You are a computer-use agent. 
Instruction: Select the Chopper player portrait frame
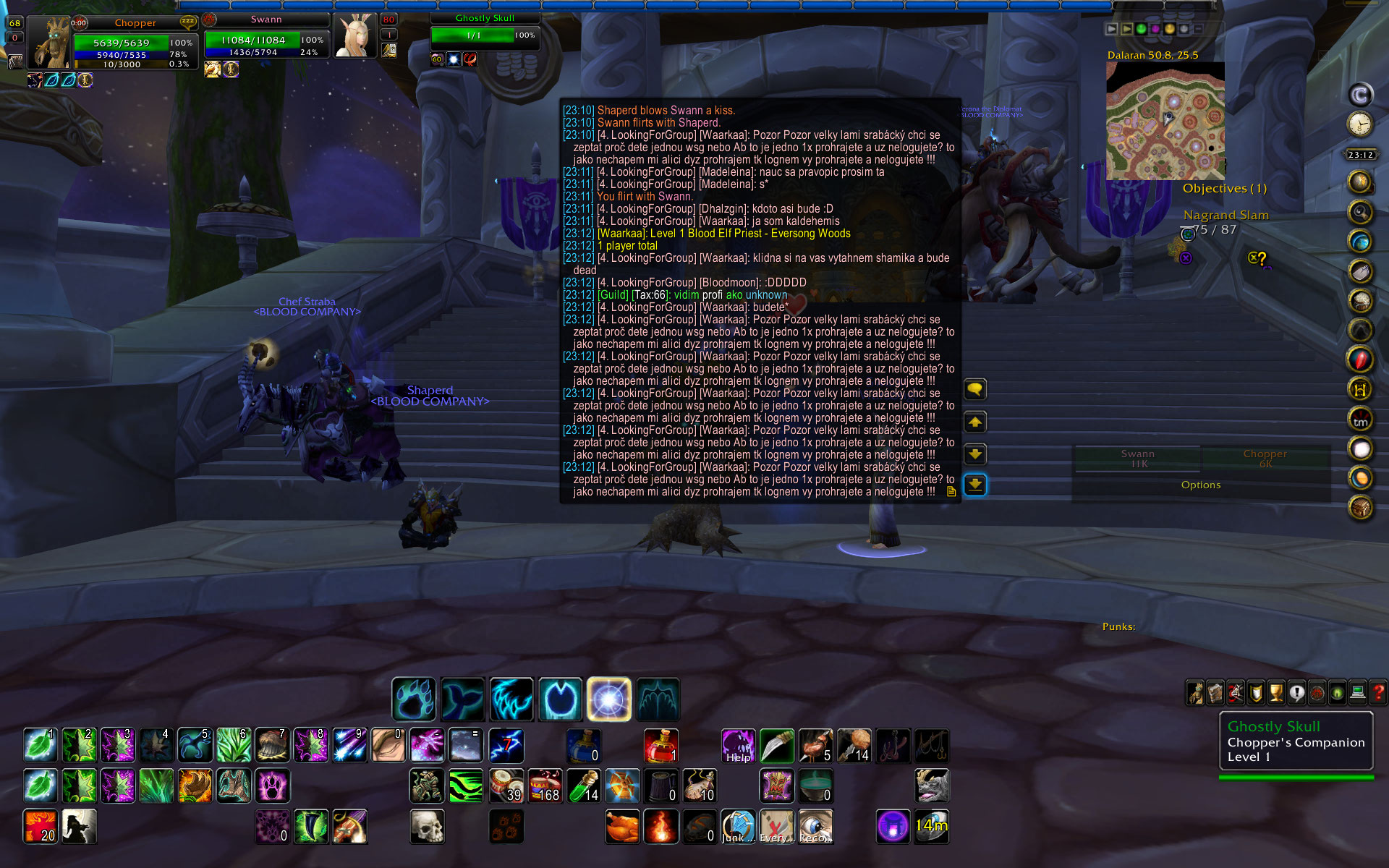[x=48, y=43]
